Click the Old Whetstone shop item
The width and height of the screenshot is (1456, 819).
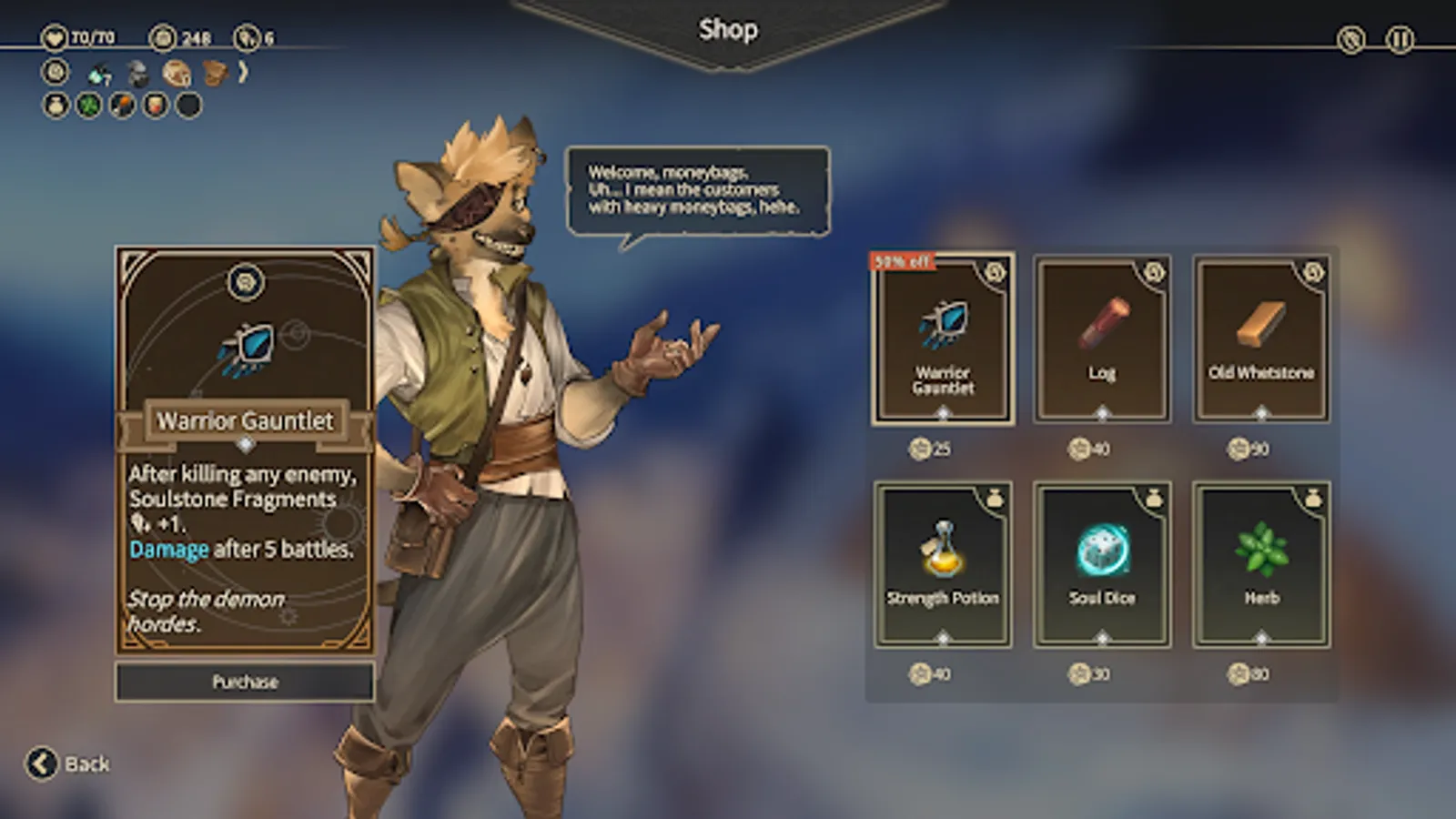(1260, 337)
